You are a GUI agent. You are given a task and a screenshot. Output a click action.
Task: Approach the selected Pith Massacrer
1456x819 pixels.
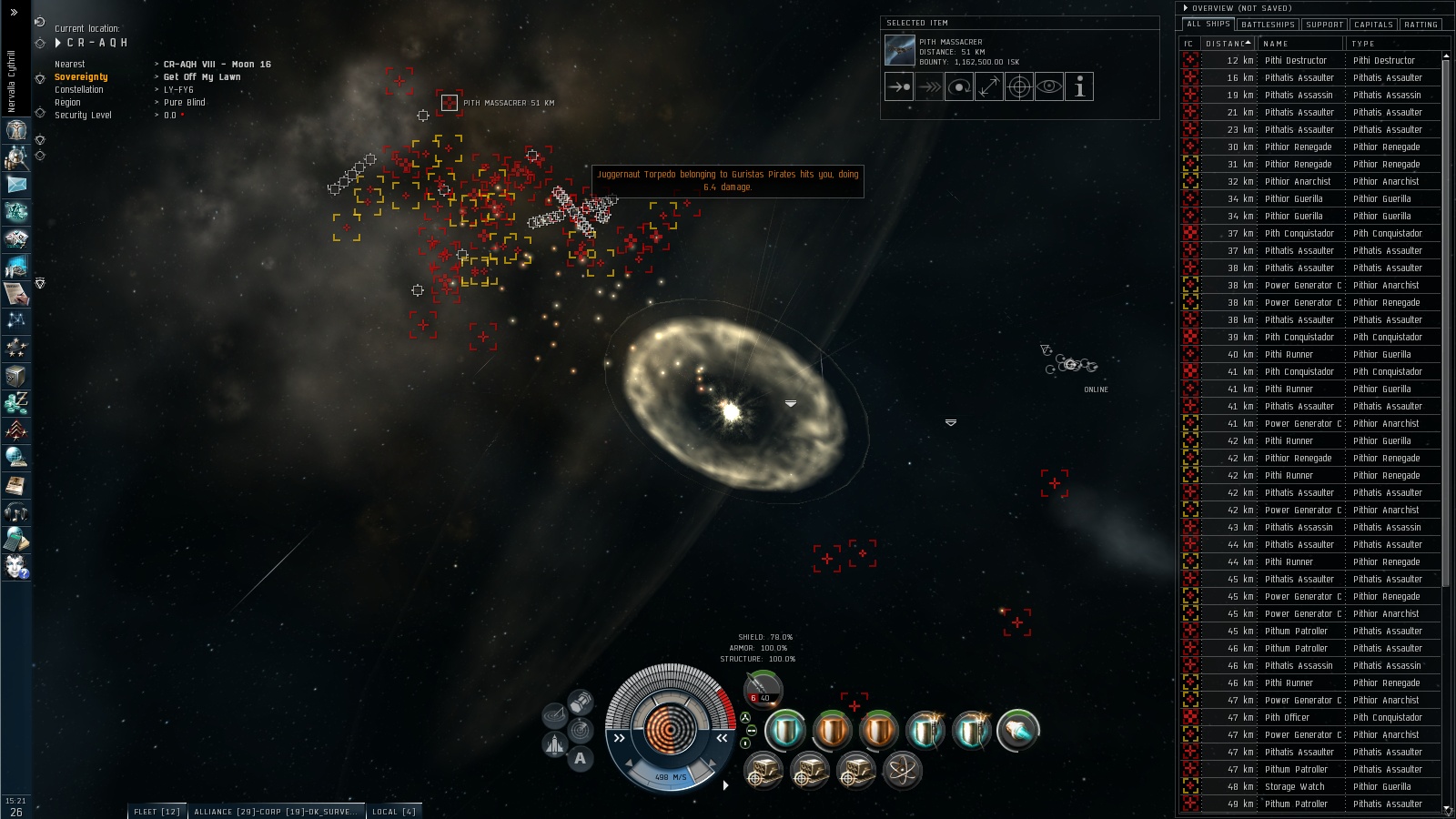pos(899,87)
